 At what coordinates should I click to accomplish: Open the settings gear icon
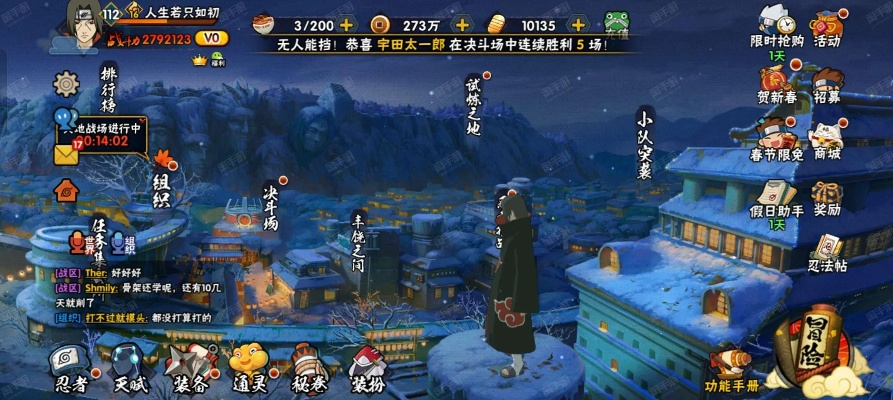point(67,83)
